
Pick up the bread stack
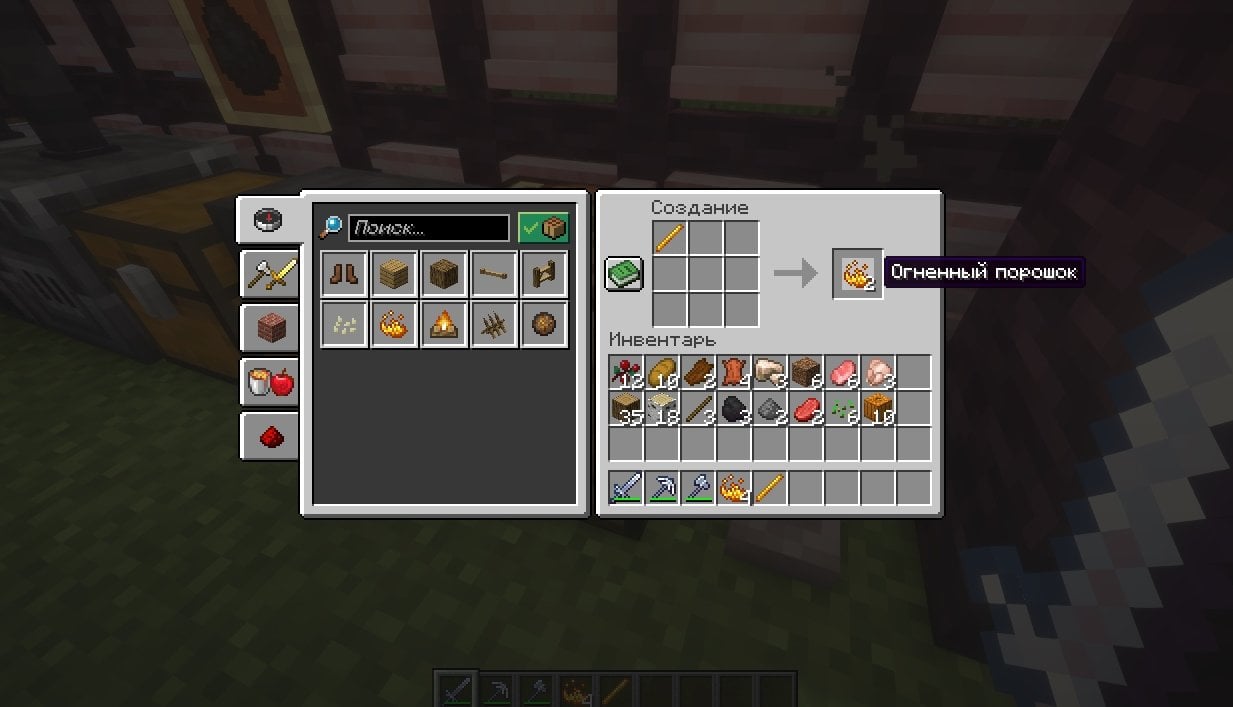click(x=663, y=373)
